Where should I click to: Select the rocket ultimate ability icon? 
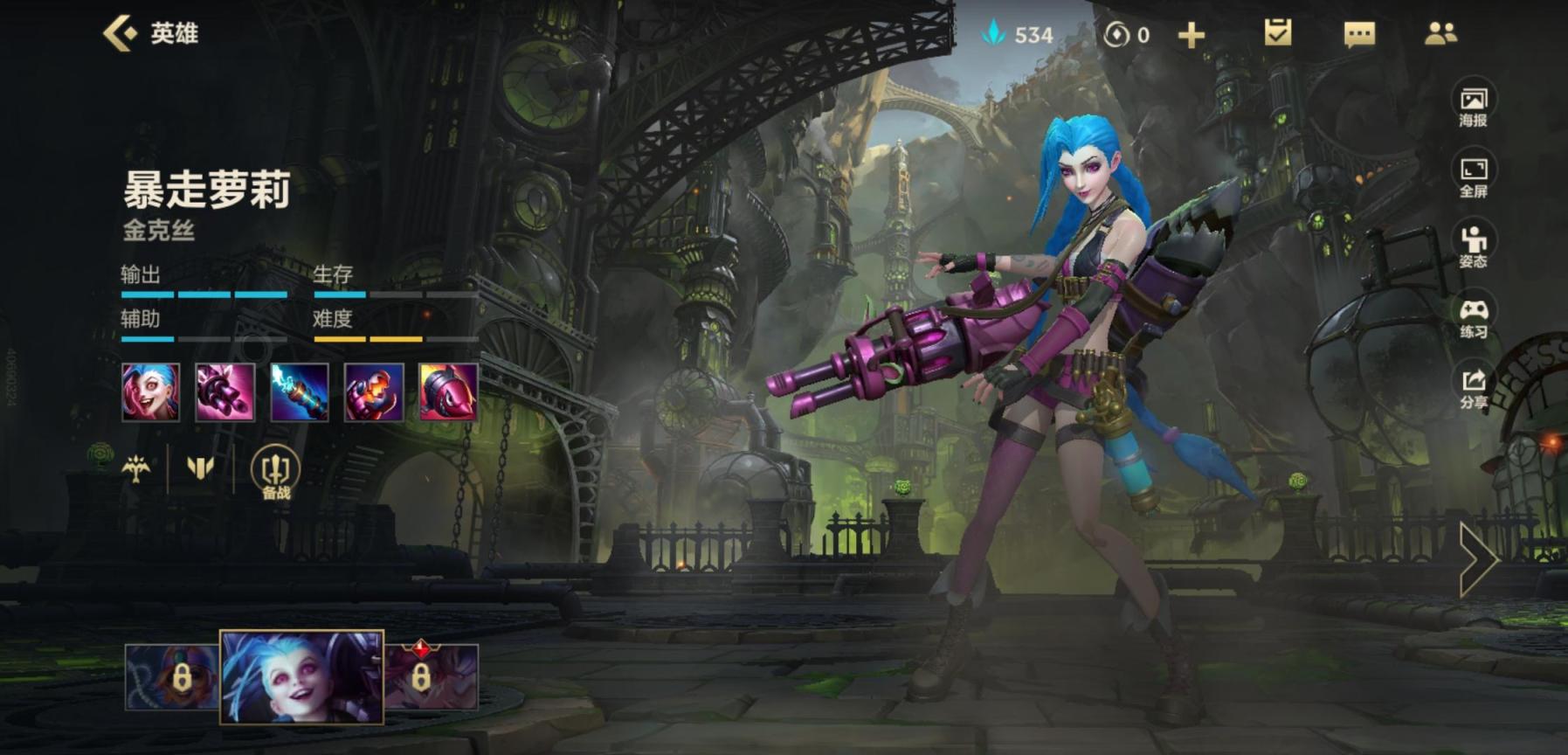coord(448,392)
